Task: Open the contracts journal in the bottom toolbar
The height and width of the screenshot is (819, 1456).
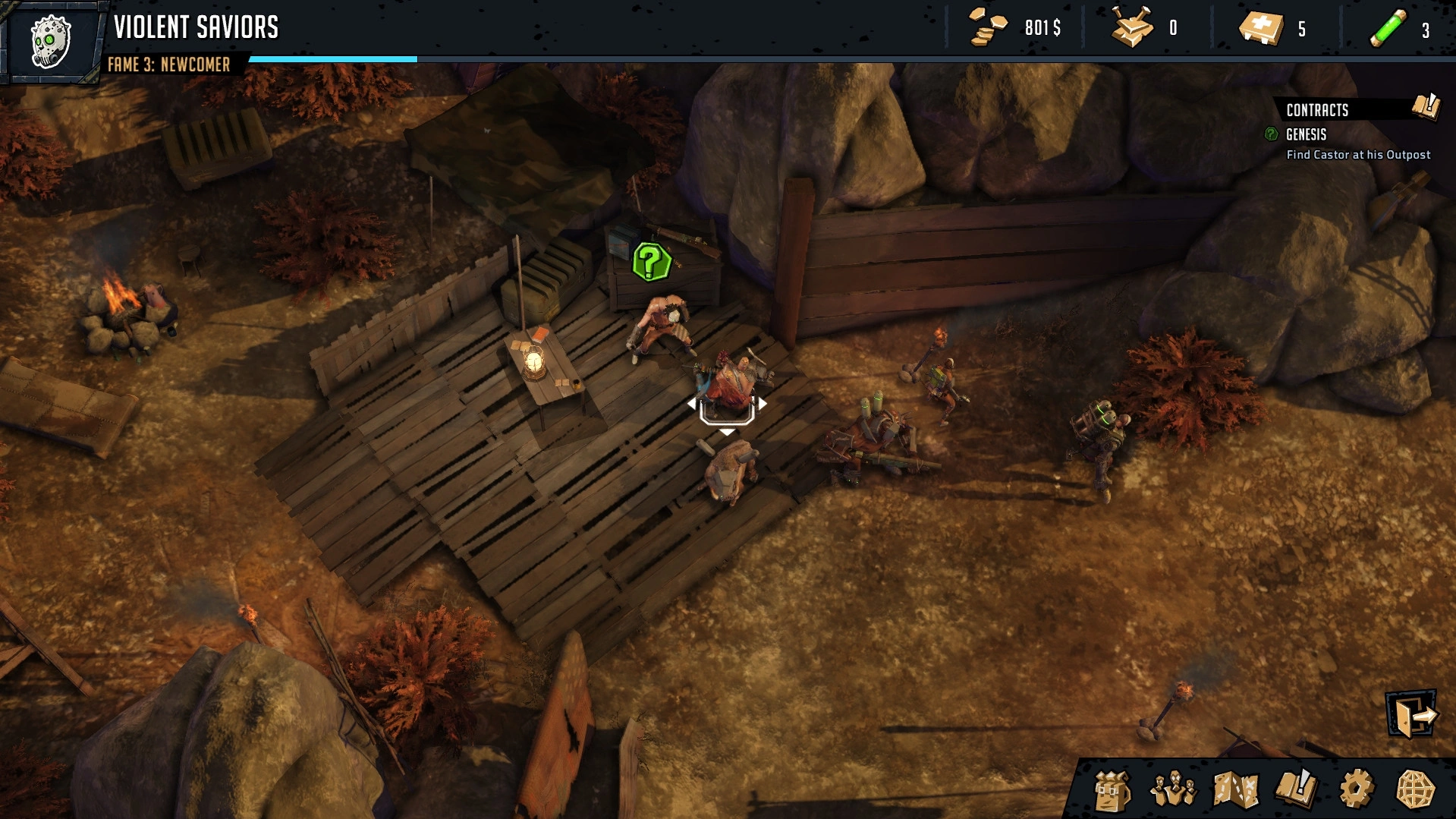Action: point(1297,789)
